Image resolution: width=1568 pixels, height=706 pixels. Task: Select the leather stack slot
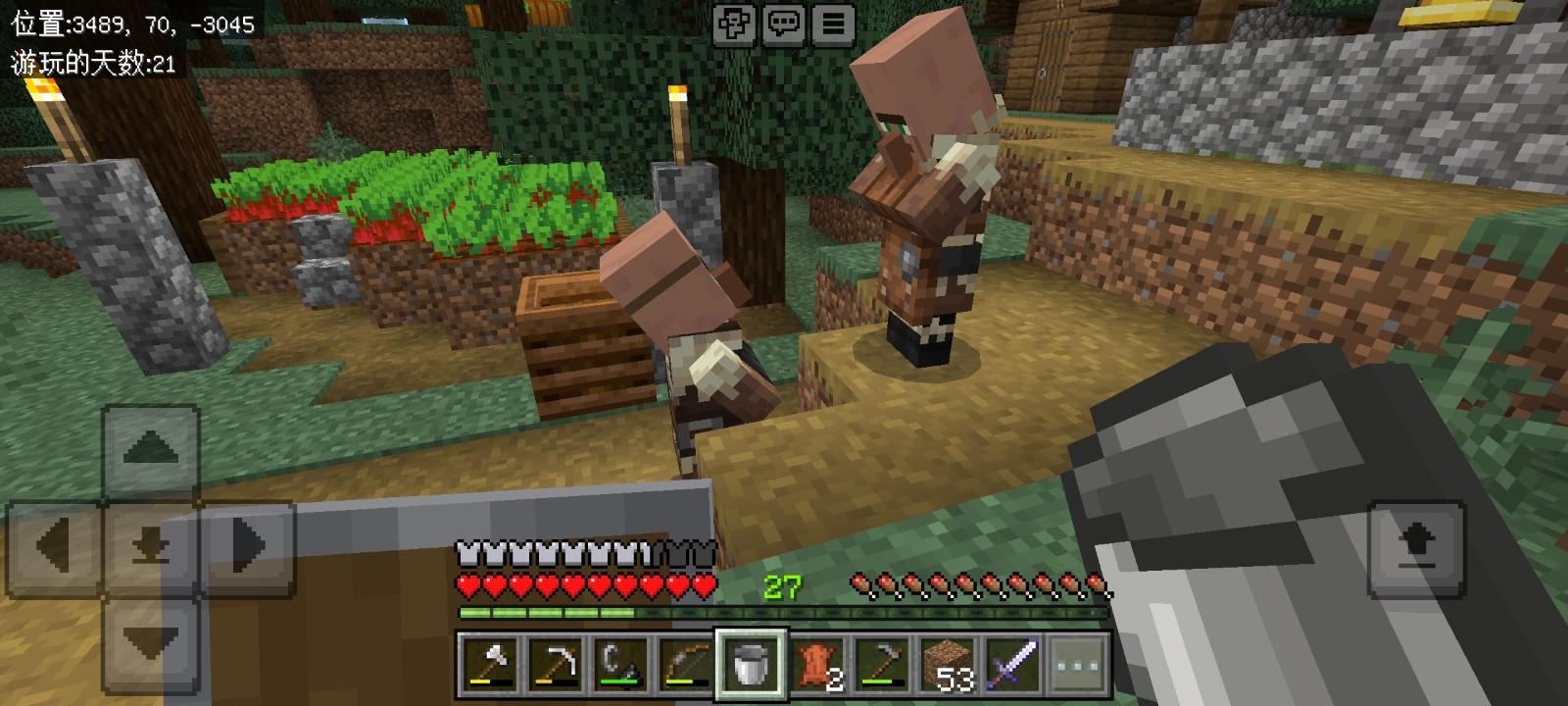tap(816, 663)
